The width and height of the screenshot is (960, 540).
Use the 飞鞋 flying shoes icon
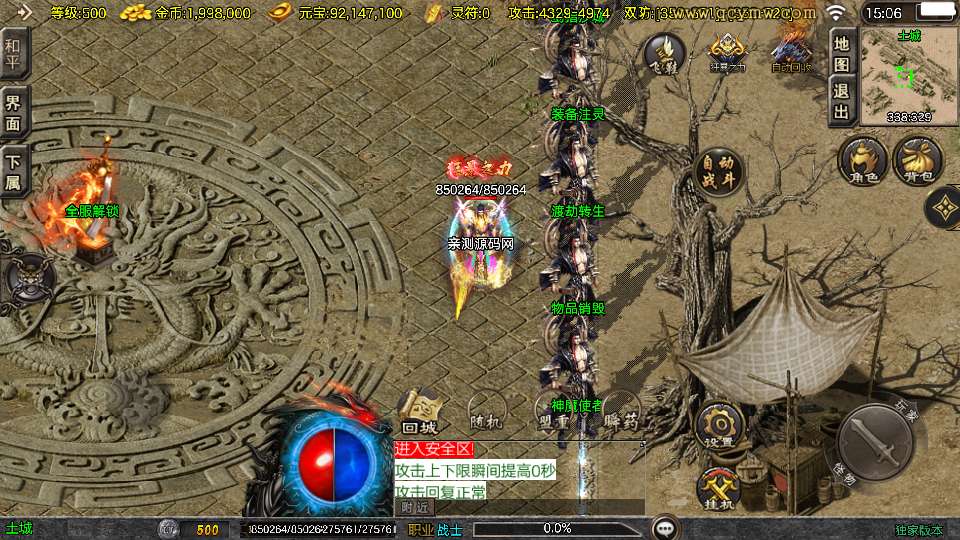pos(664,50)
